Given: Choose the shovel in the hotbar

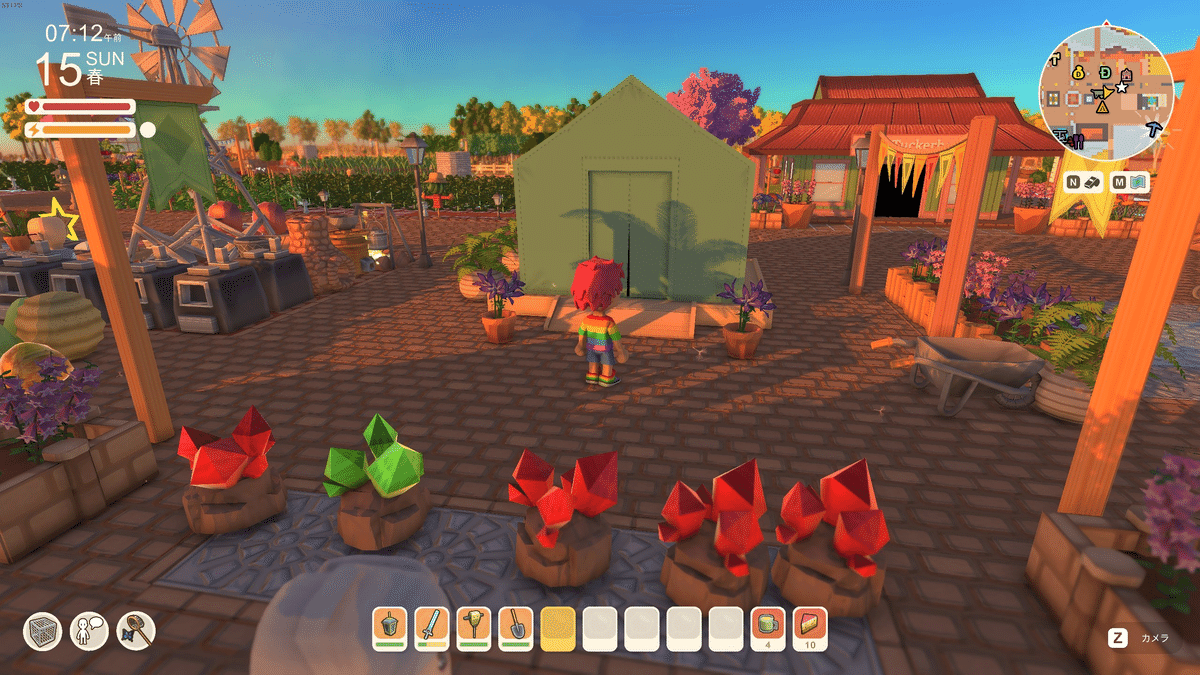Looking at the screenshot, I should coord(515,629).
